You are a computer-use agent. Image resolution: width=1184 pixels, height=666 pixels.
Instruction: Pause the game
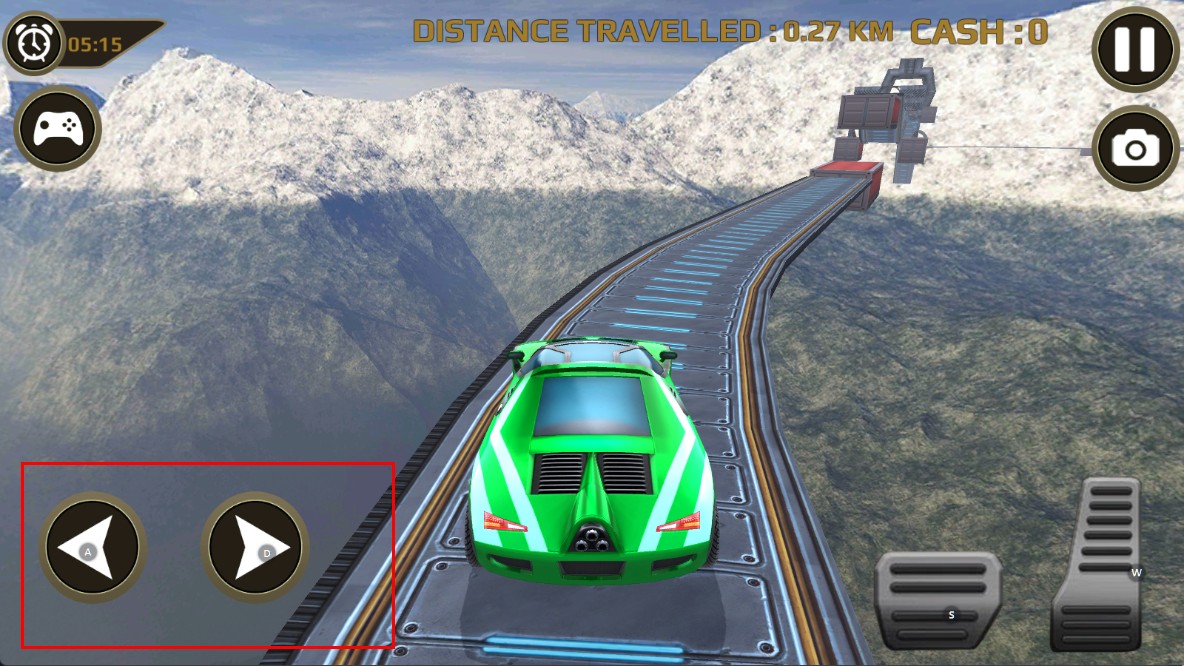coord(1135,47)
